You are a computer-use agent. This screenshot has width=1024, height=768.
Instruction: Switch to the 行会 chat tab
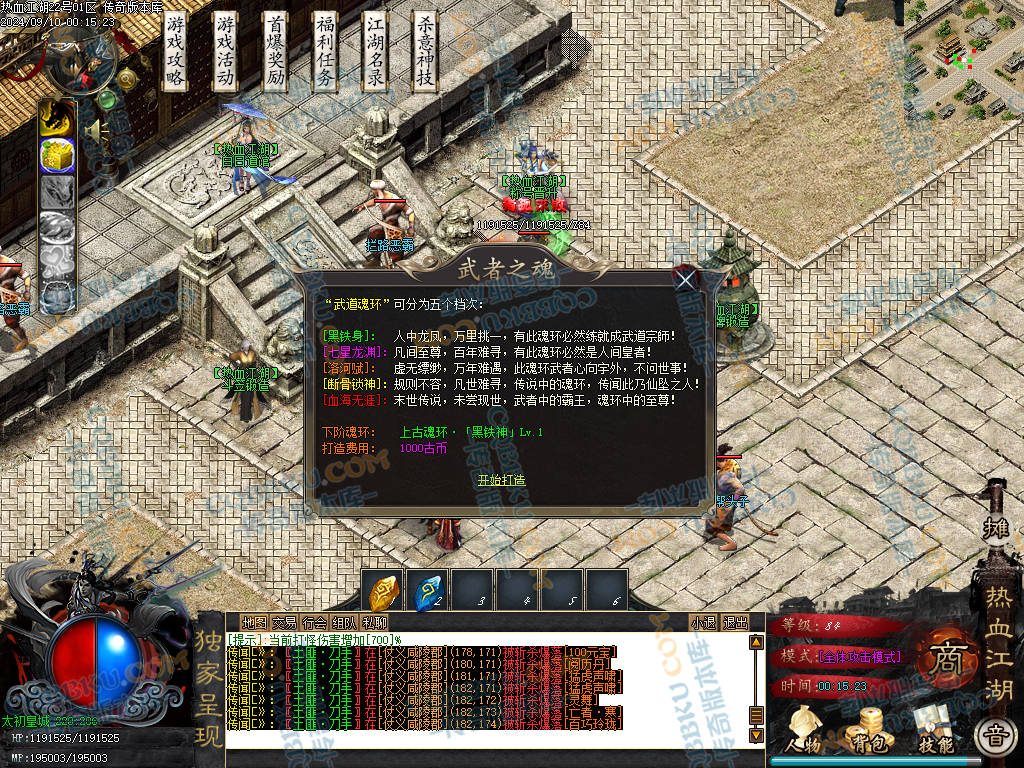pyautogui.click(x=314, y=623)
